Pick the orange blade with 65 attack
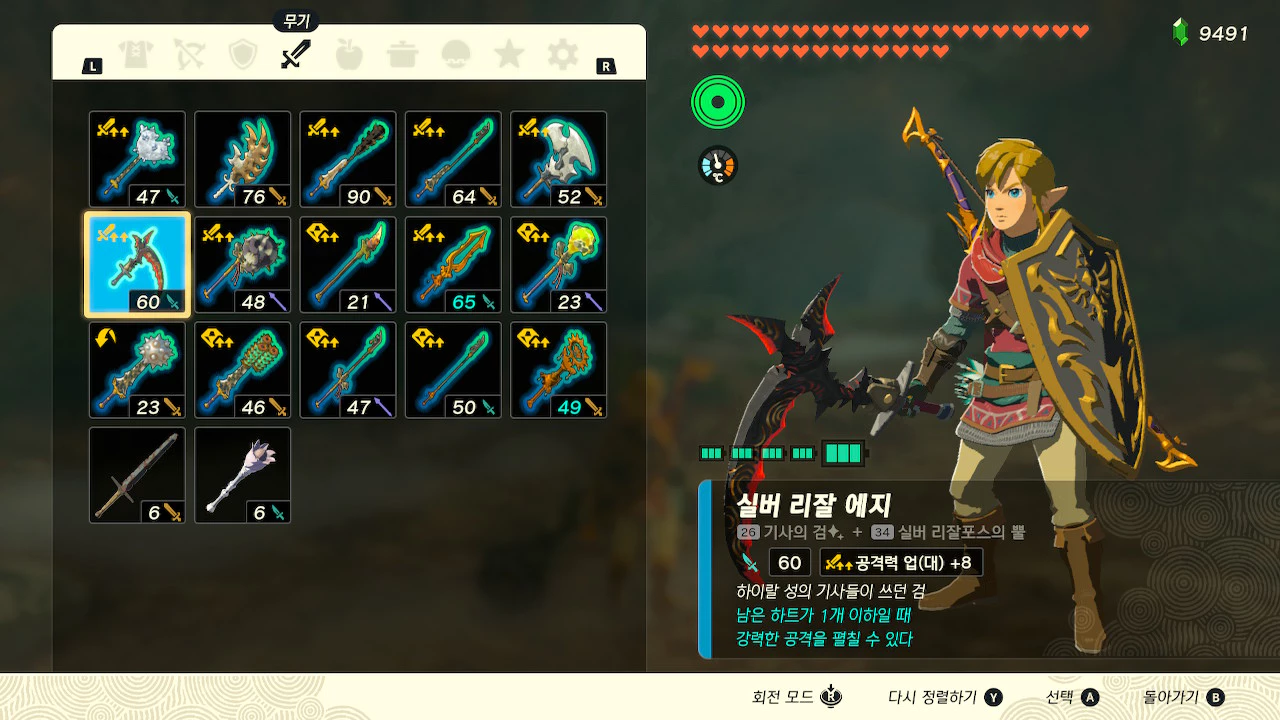 [453, 265]
